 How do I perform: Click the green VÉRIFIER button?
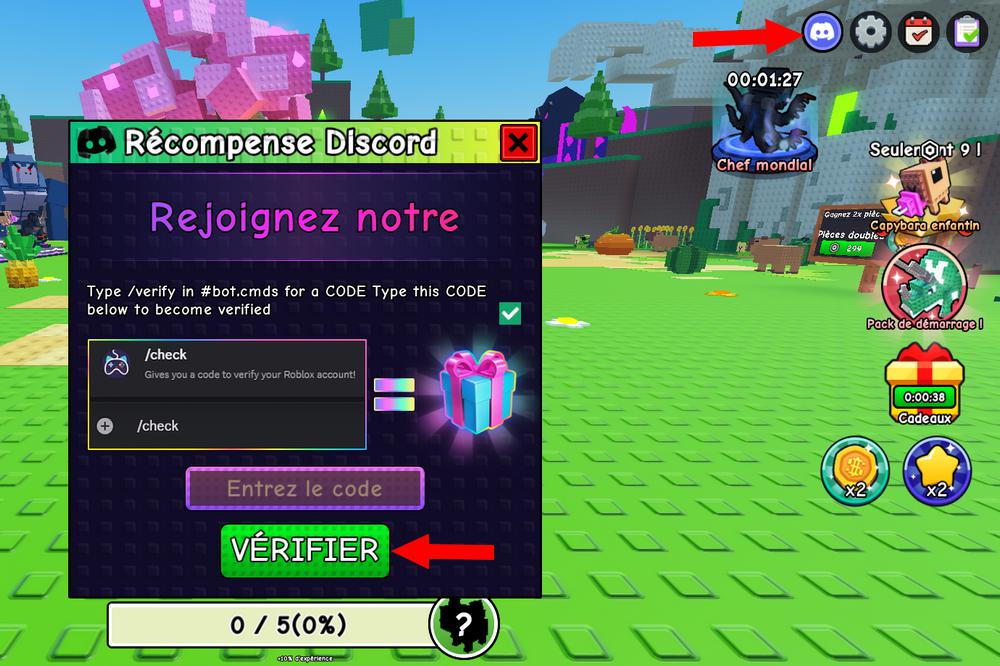305,549
